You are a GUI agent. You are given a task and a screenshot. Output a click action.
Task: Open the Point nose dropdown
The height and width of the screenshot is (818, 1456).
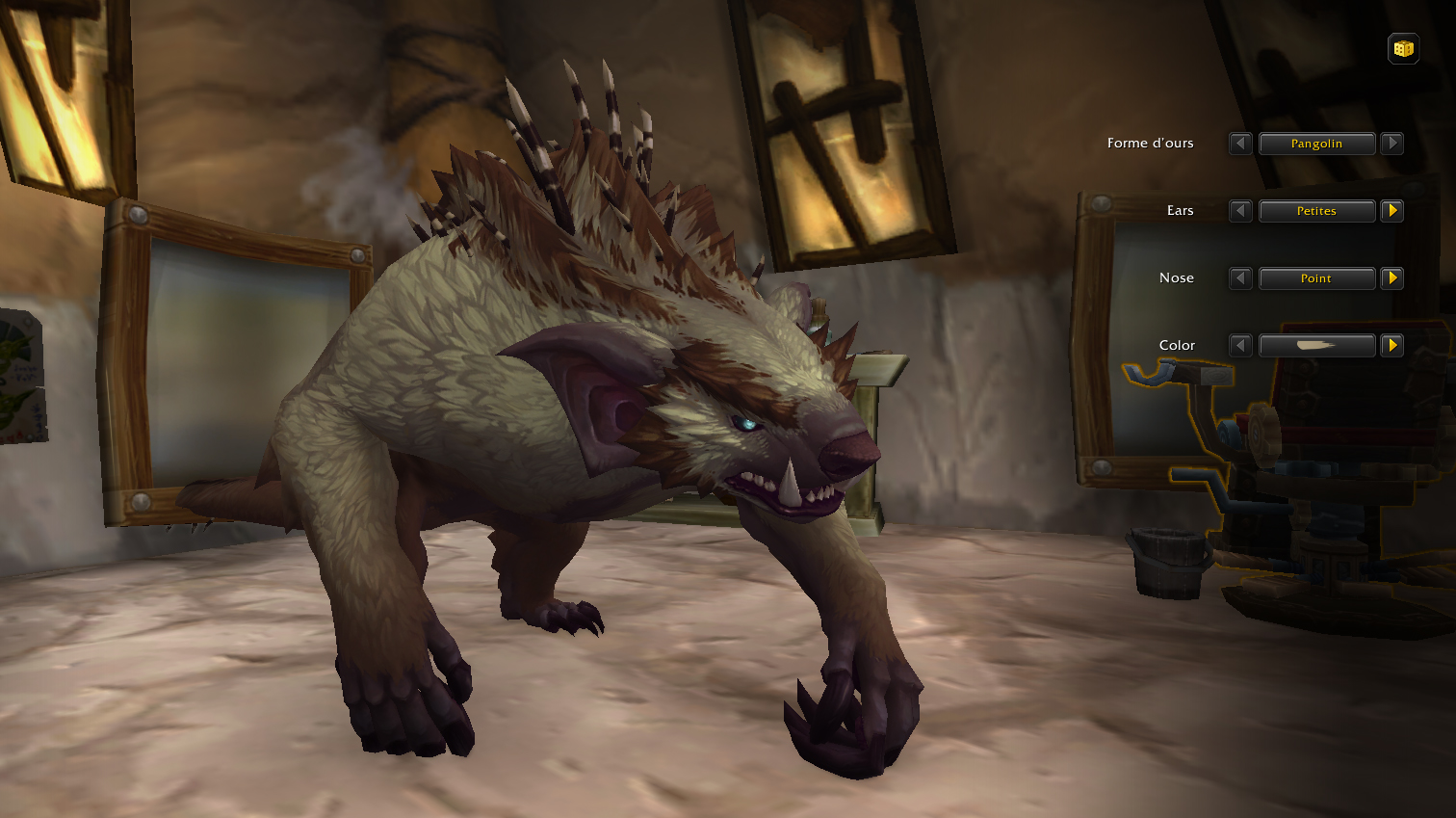pyautogui.click(x=1316, y=278)
